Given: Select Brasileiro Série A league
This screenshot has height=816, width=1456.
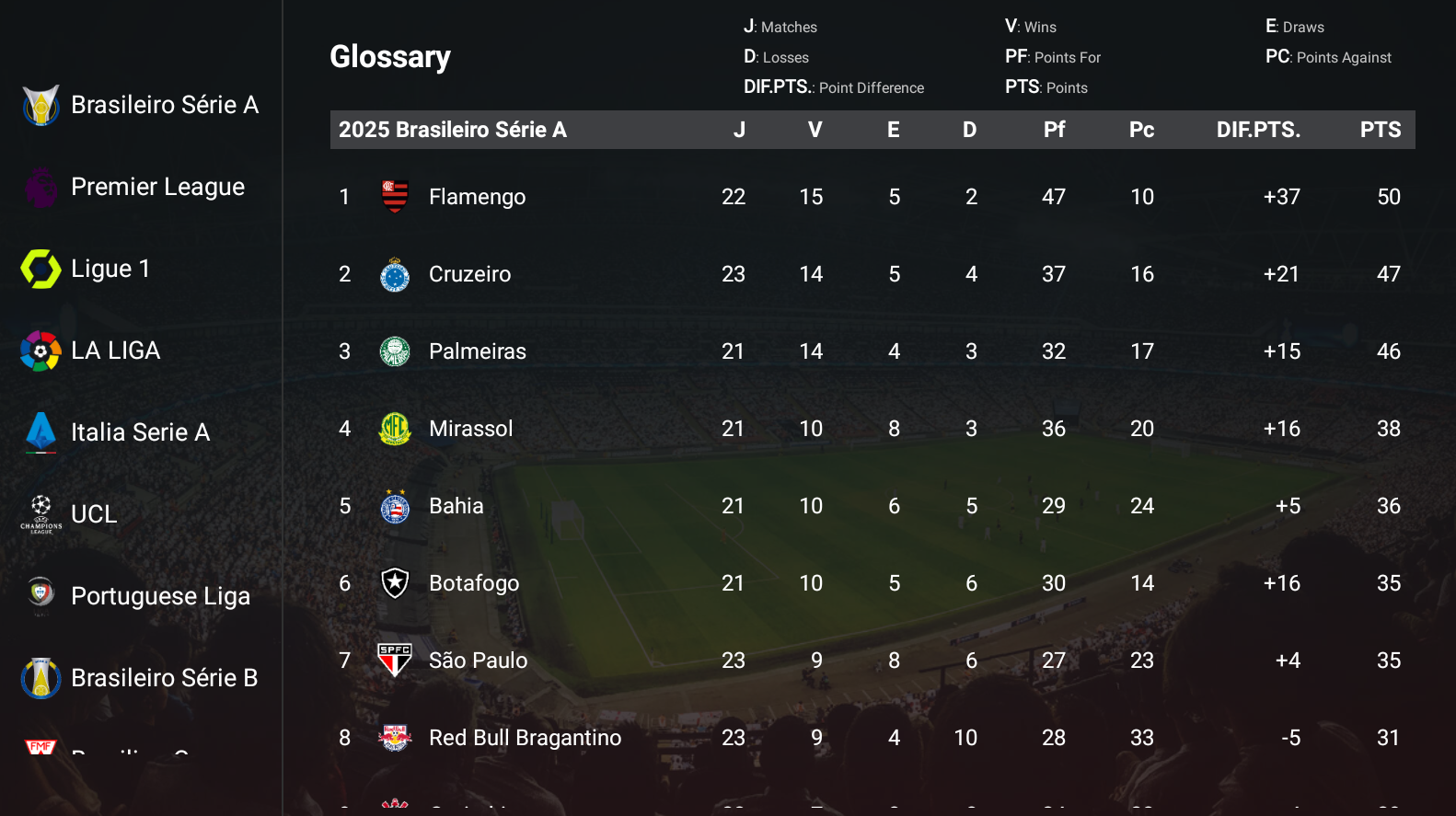Looking at the screenshot, I should point(141,106).
